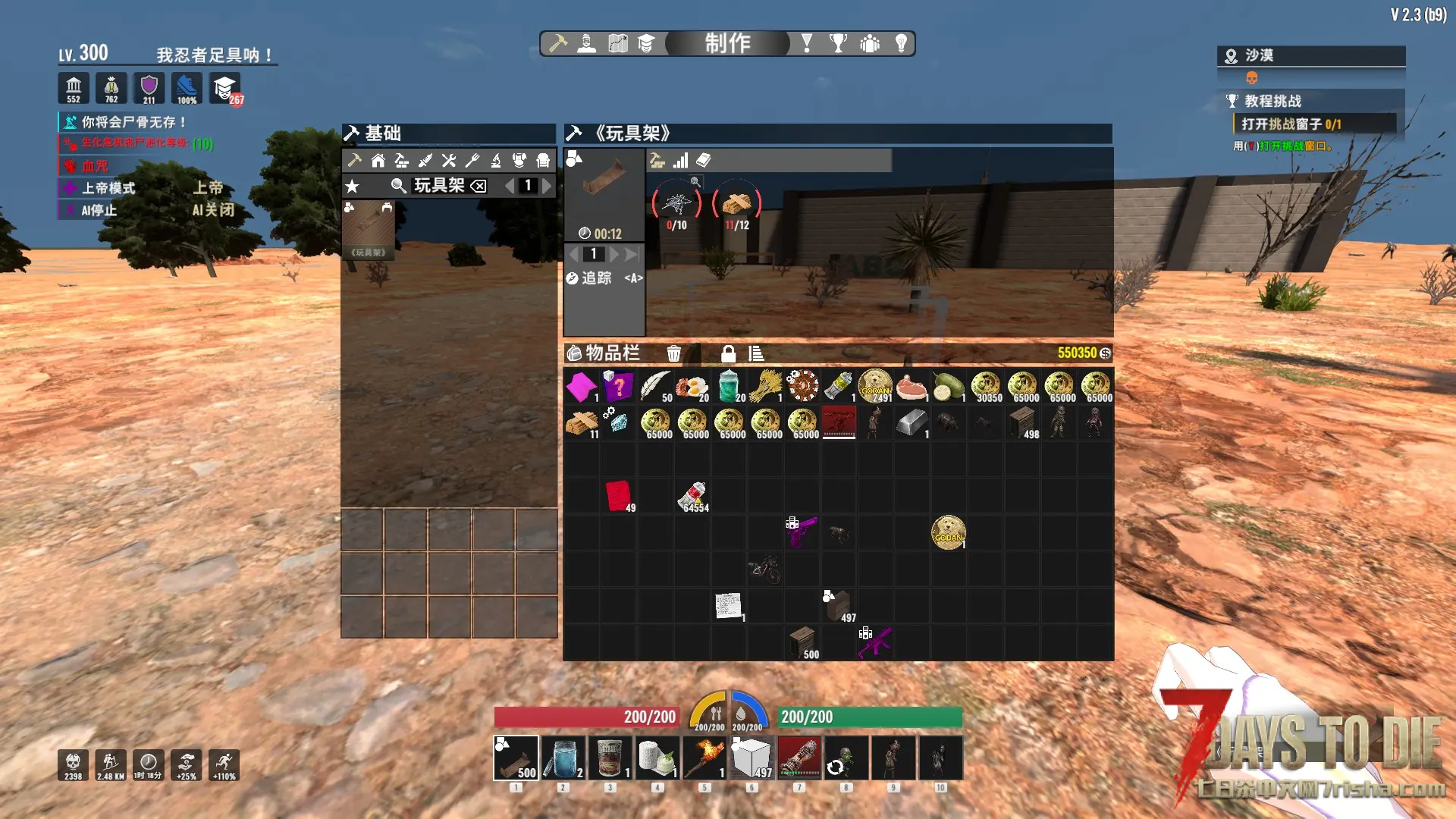Go to next recipe list page
The height and width of the screenshot is (819, 1456).
pyautogui.click(x=547, y=186)
